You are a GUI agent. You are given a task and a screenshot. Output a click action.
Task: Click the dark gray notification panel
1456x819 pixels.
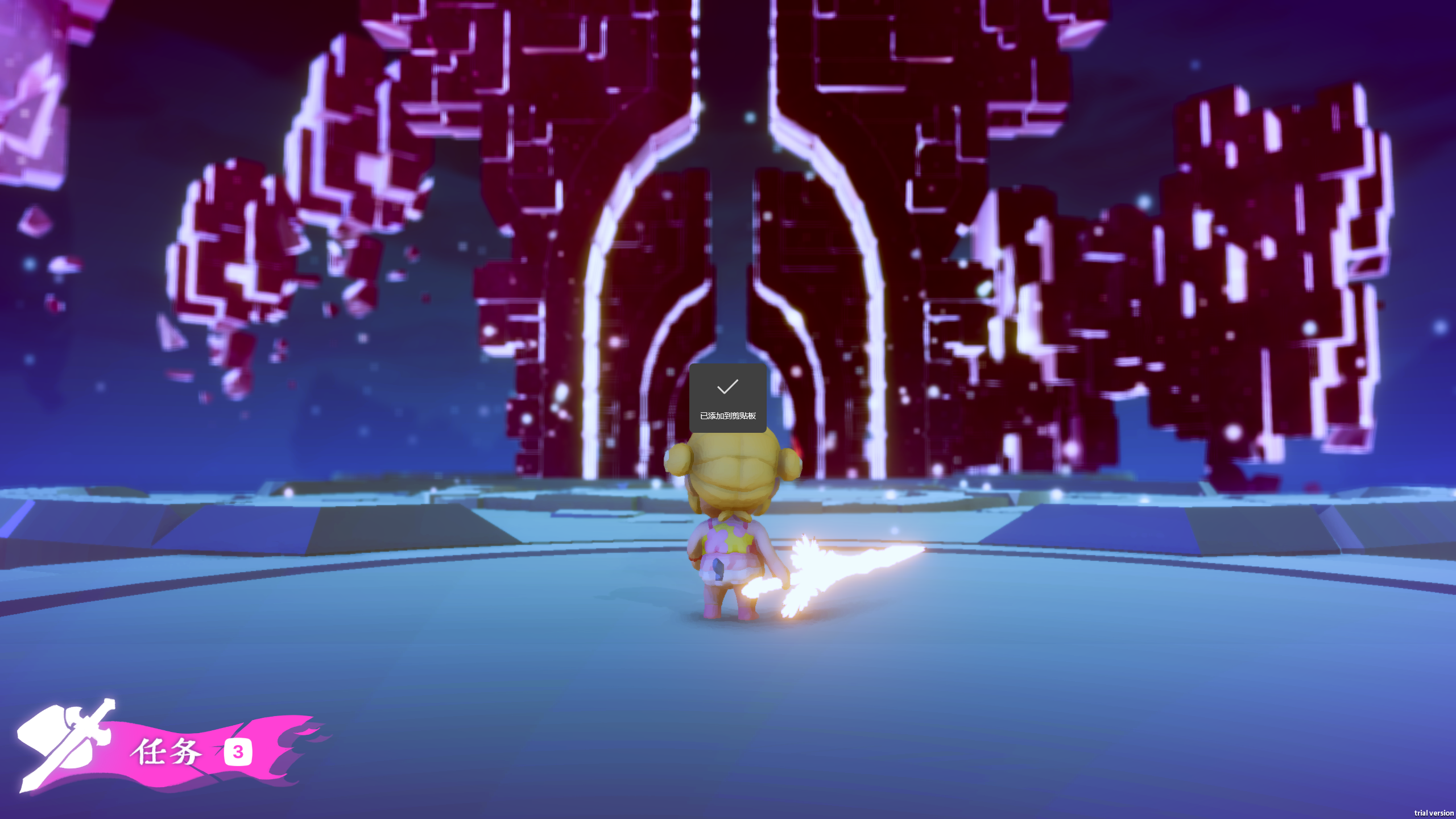(x=727, y=398)
